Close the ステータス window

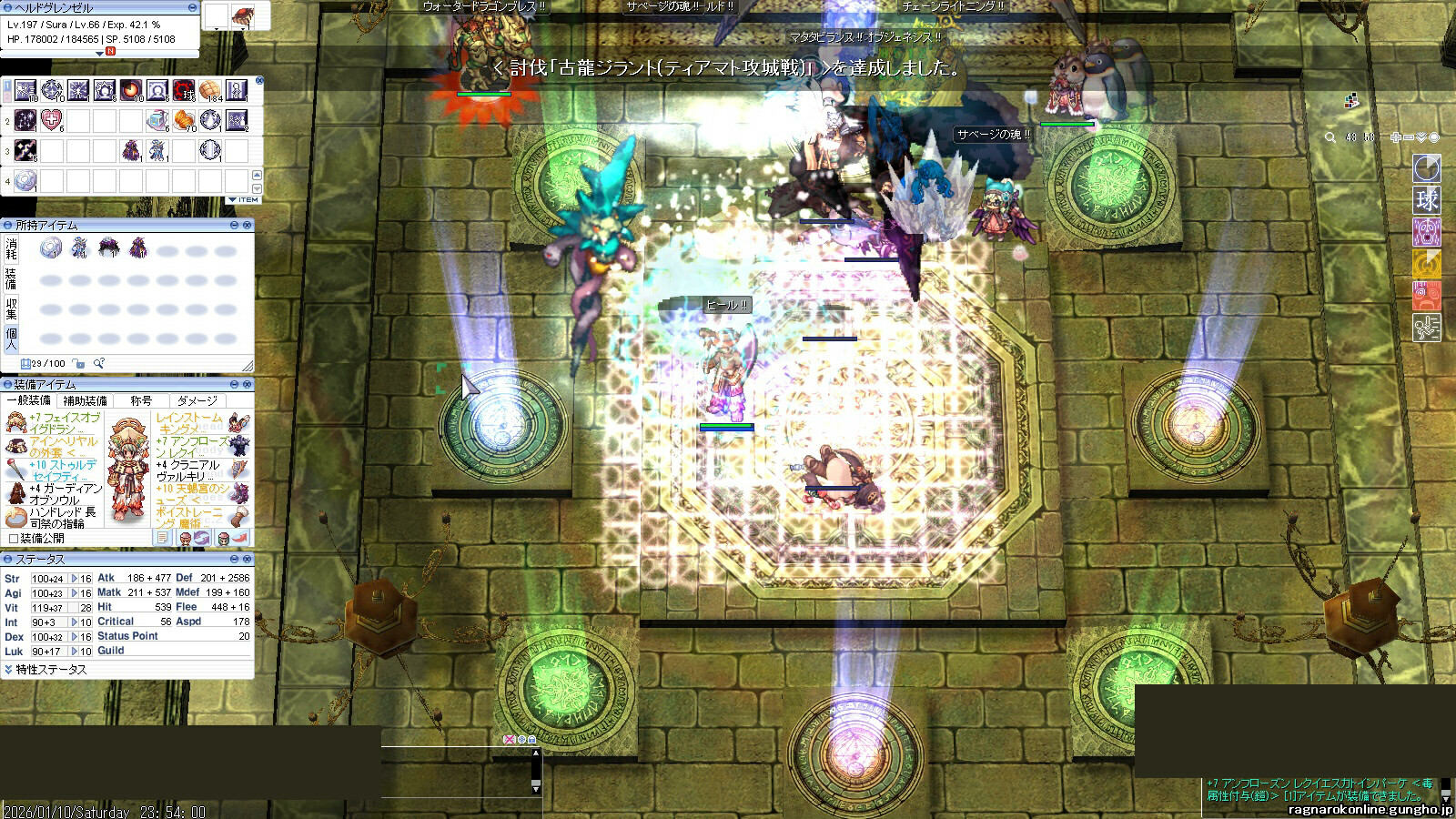[x=248, y=559]
